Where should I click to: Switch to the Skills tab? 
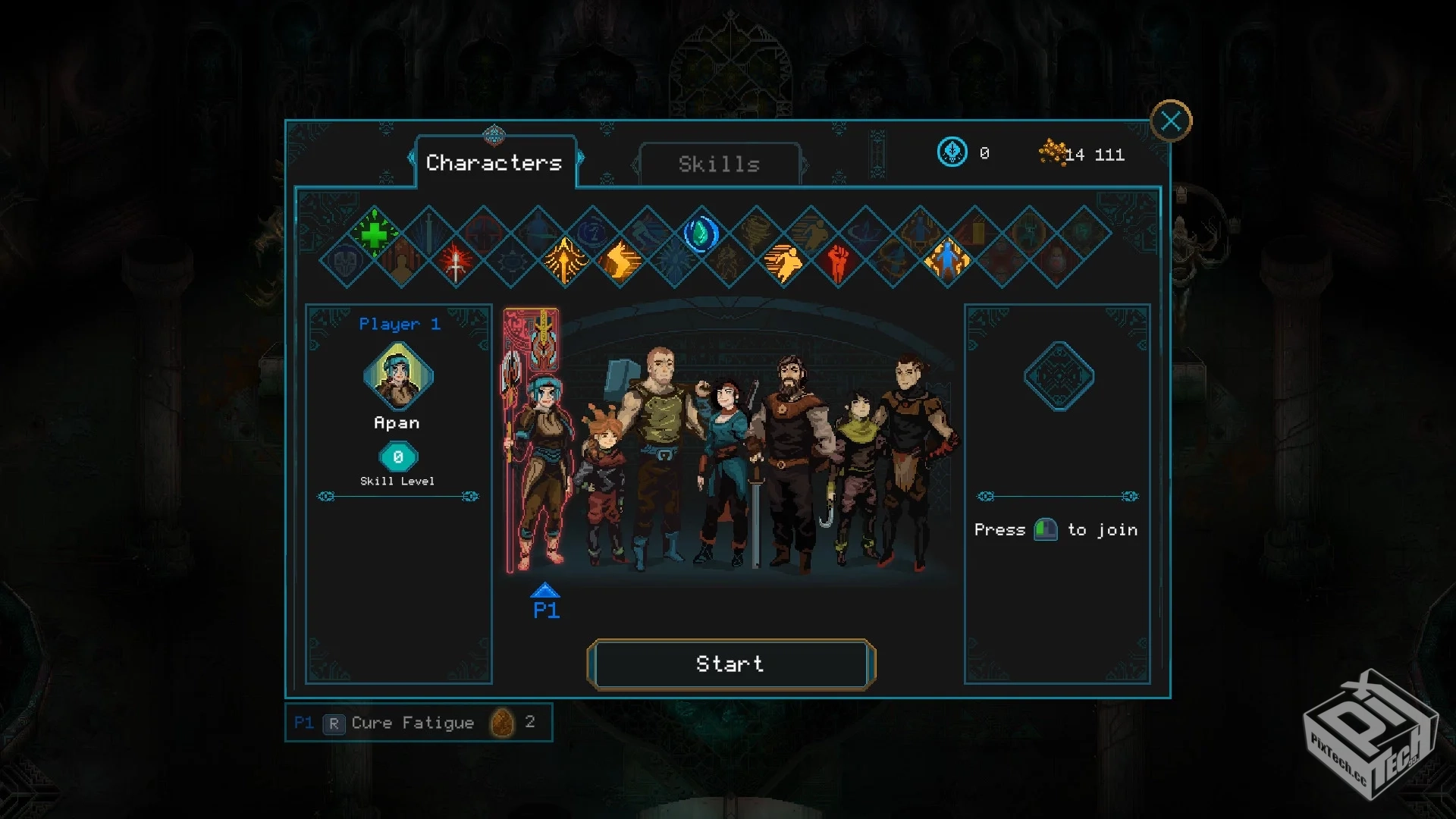(719, 164)
